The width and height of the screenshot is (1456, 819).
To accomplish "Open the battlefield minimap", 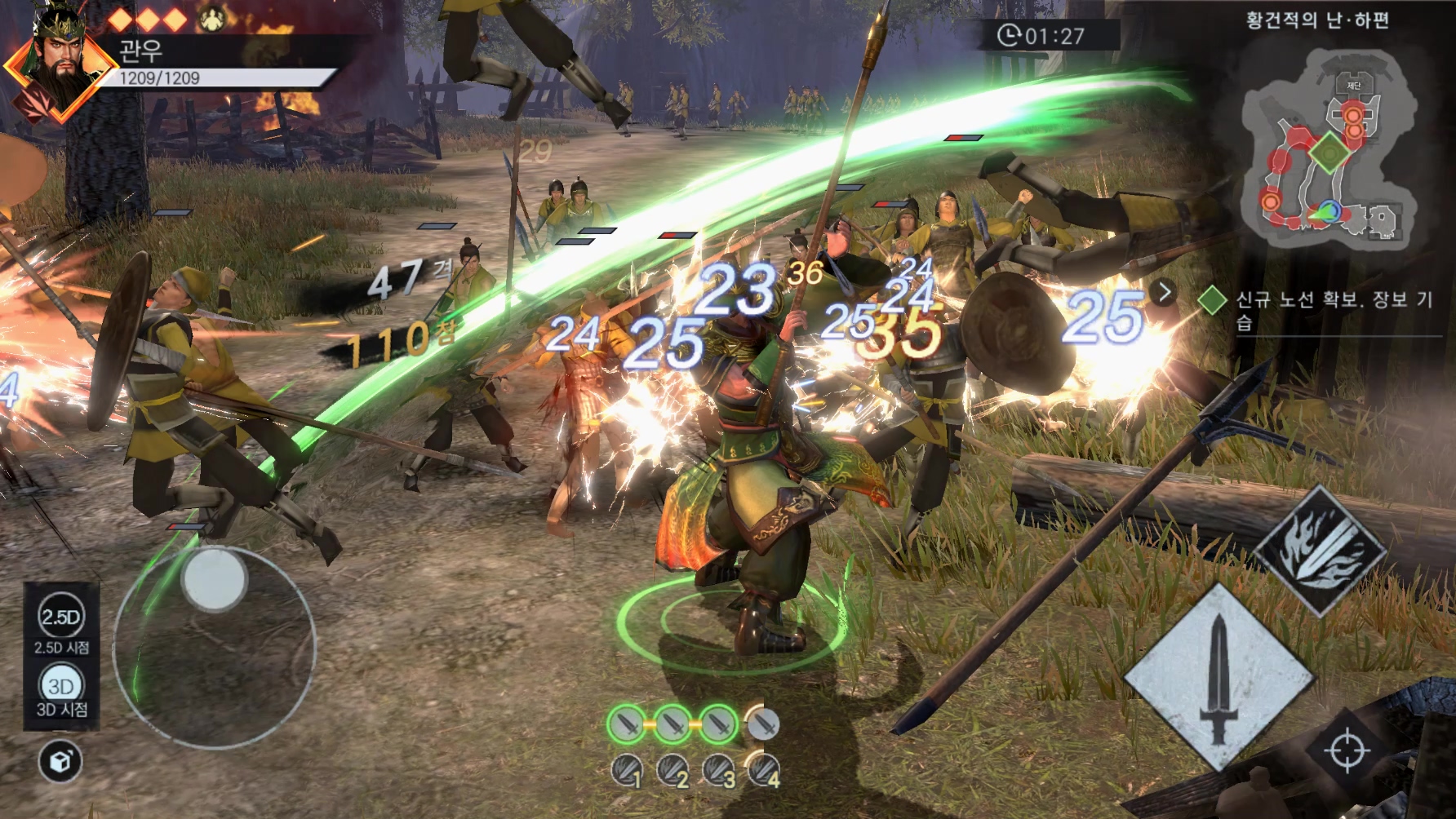I will coord(1316,147).
